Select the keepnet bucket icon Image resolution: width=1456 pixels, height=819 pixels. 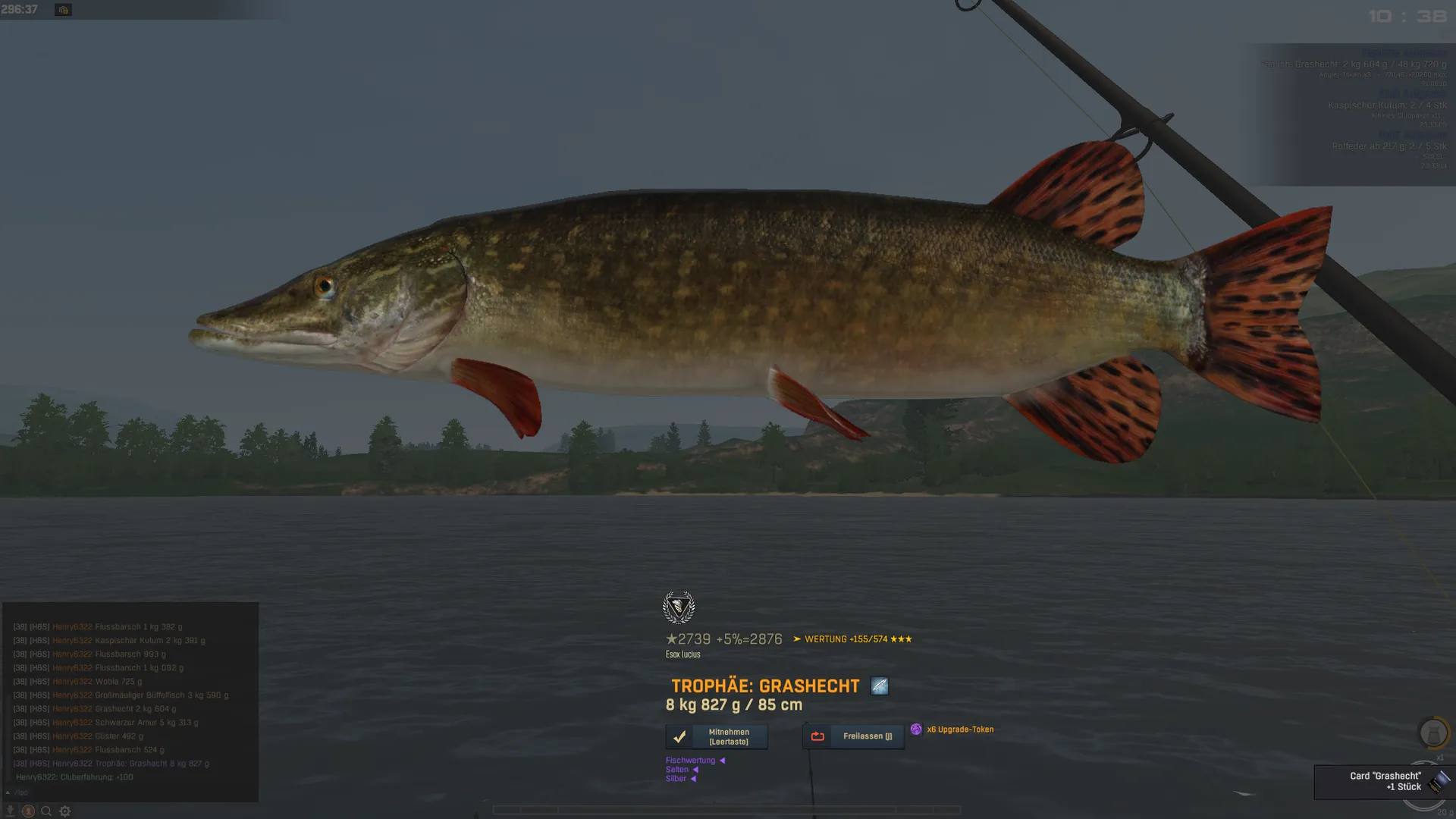click(1432, 733)
